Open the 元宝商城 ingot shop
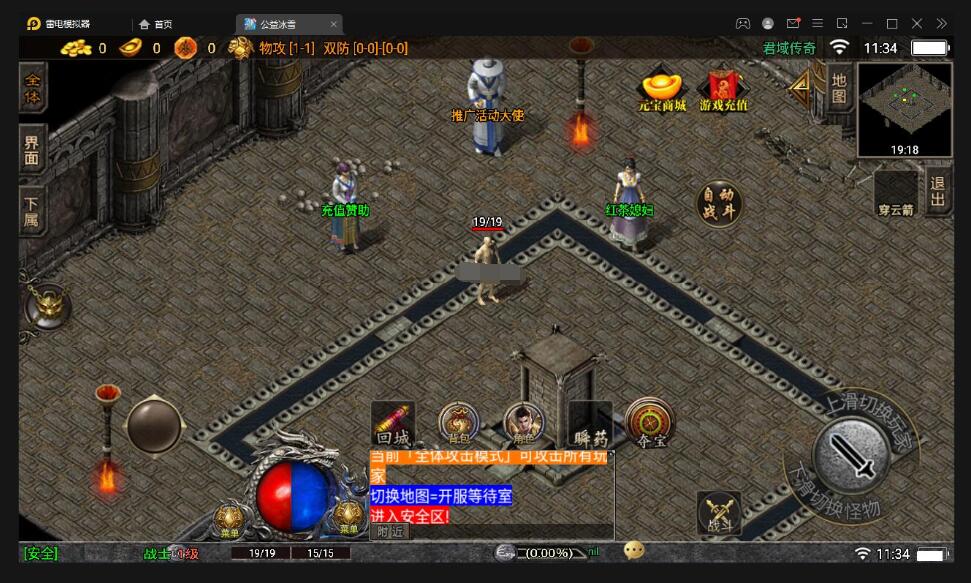Viewport: 971px width, 583px height. point(662,86)
